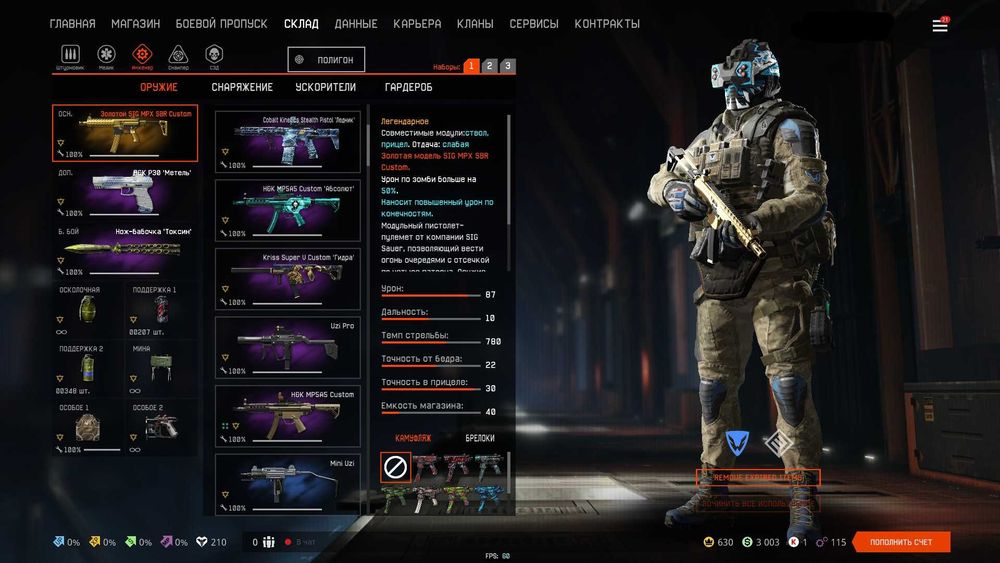Open the Ускорители boosters tab
Screen dimensions: 1000x563
click(328, 87)
